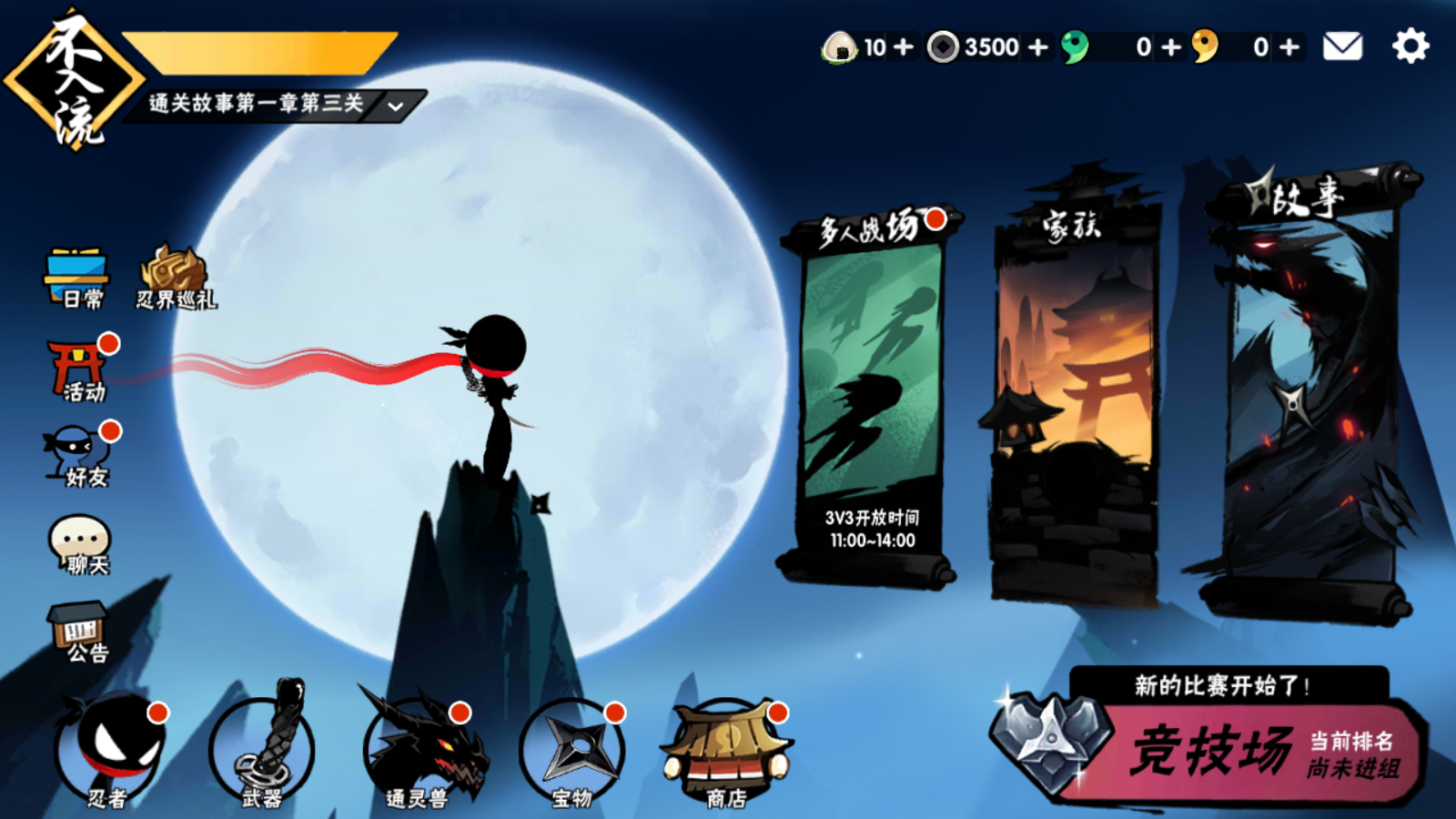Open the mail envelope inbox
This screenshot has width=1456, height=819.
[1342, 46]
